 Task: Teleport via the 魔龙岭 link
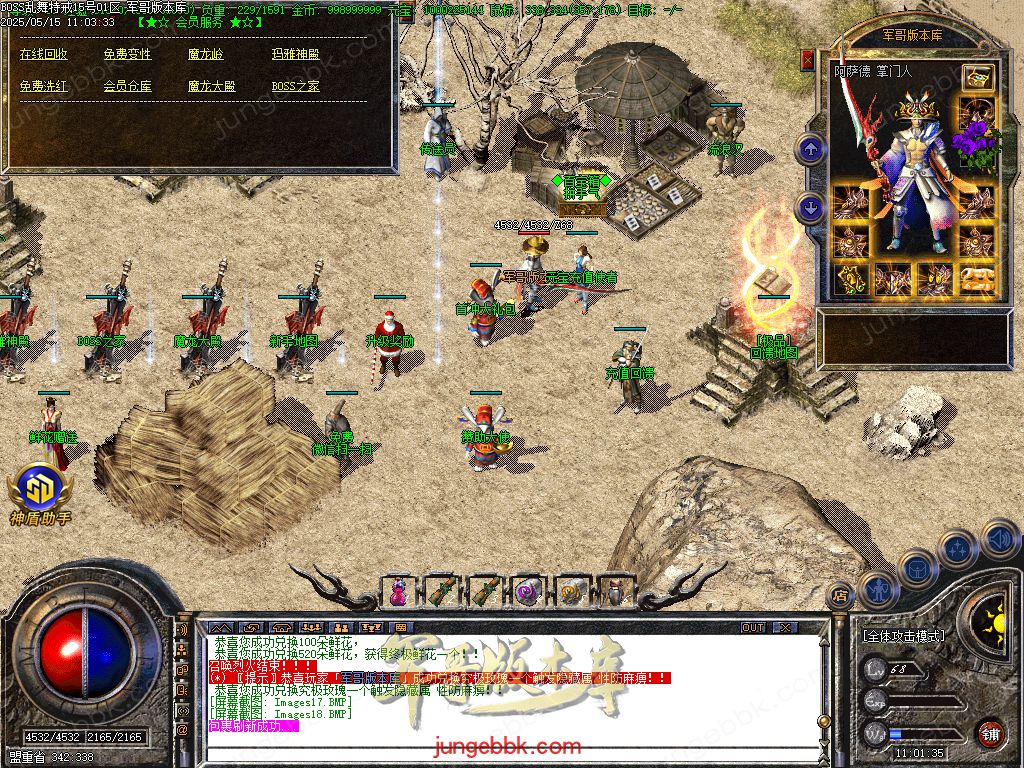click(206, 54)
